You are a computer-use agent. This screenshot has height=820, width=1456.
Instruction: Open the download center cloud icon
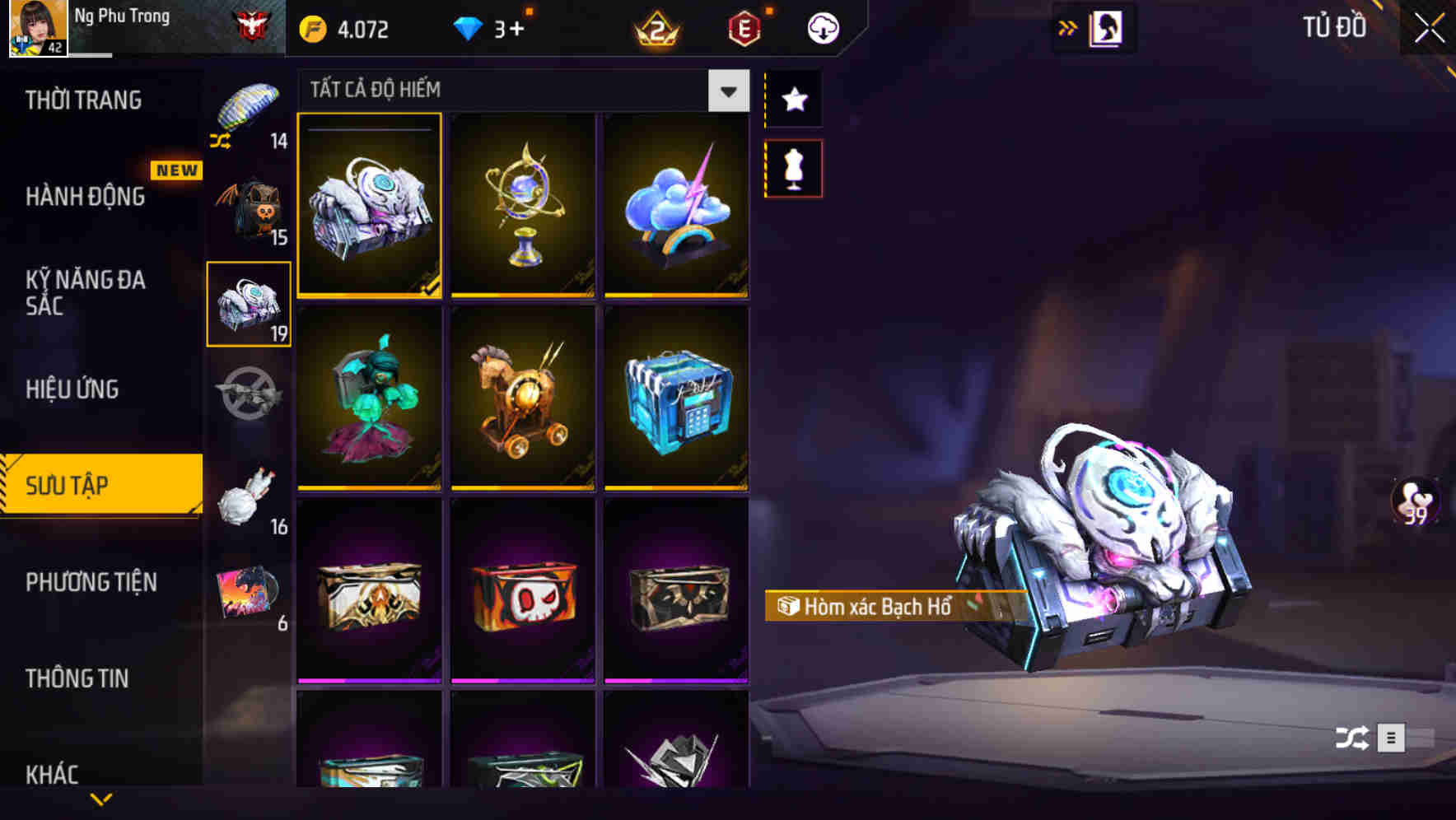(x=820, y=27)
